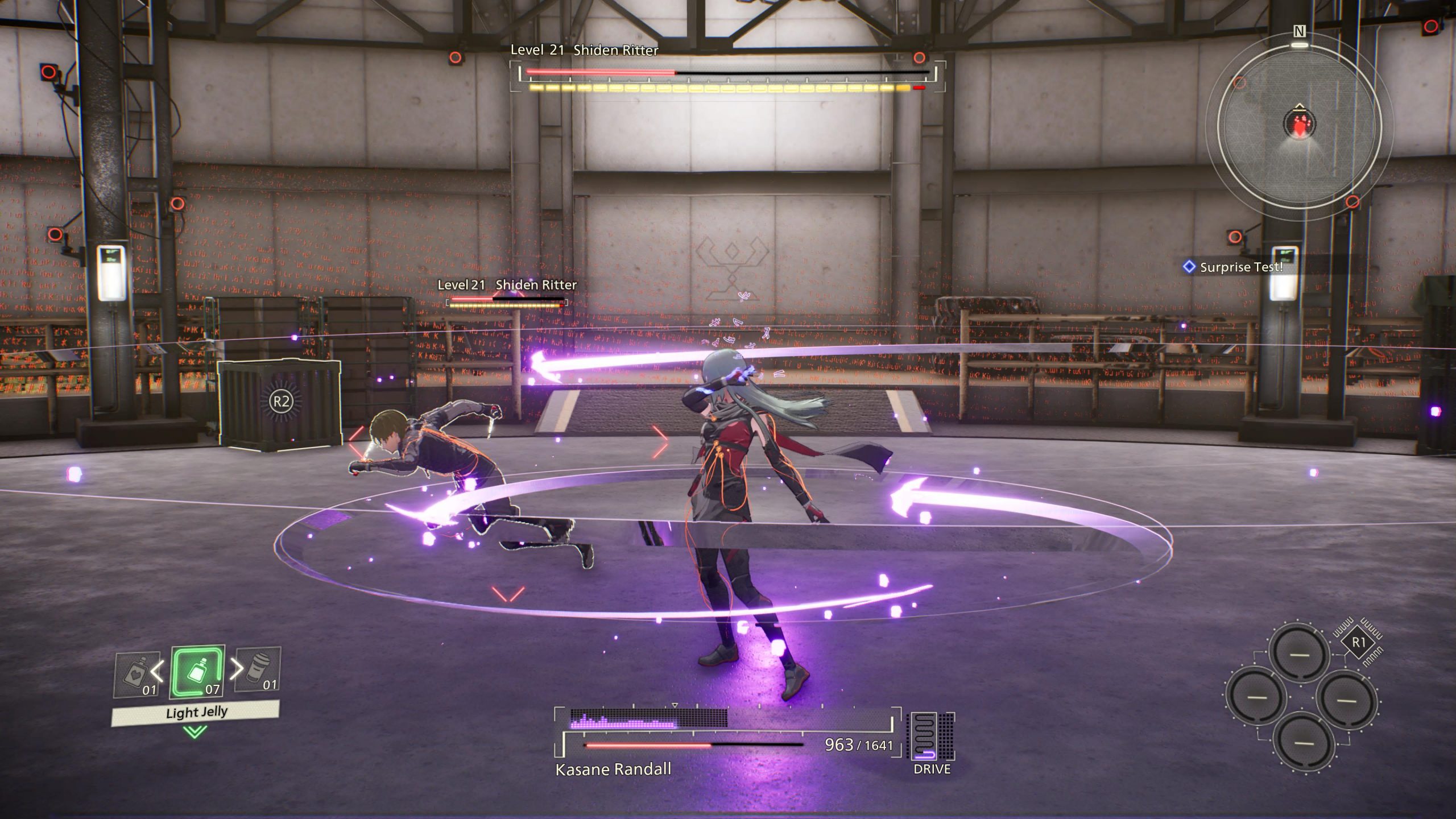Open the Surprise Test! objective tracker
Image resolution: width=1456 pixels, height=819 pixels.
(x=1234, y=267)
